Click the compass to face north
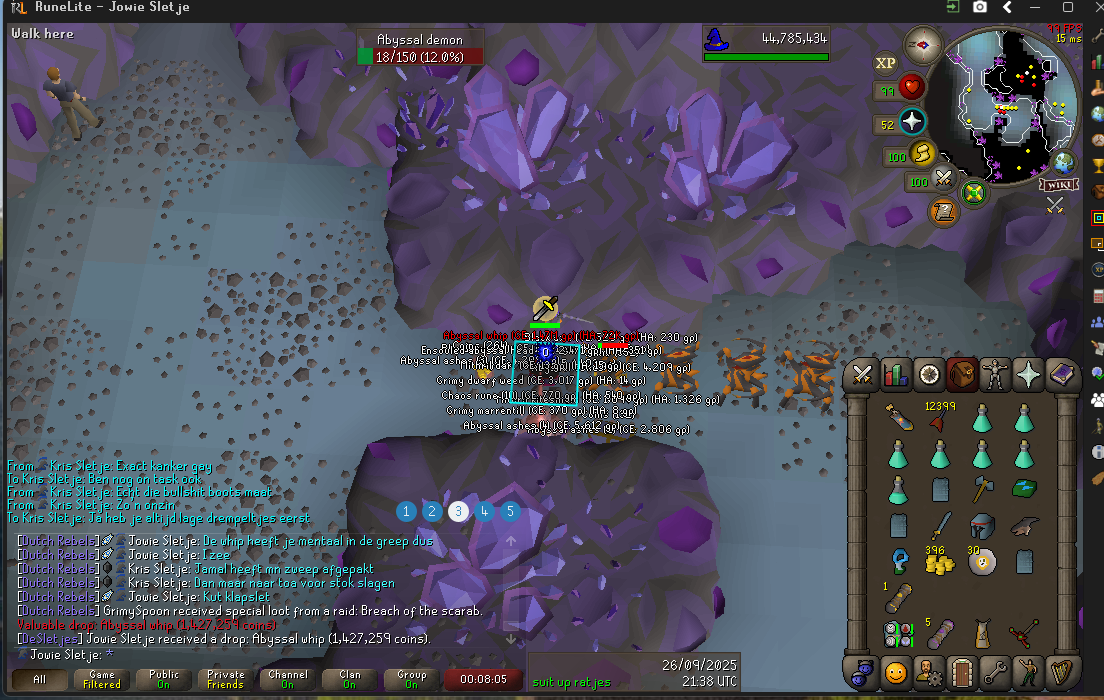 click(922, 45)
